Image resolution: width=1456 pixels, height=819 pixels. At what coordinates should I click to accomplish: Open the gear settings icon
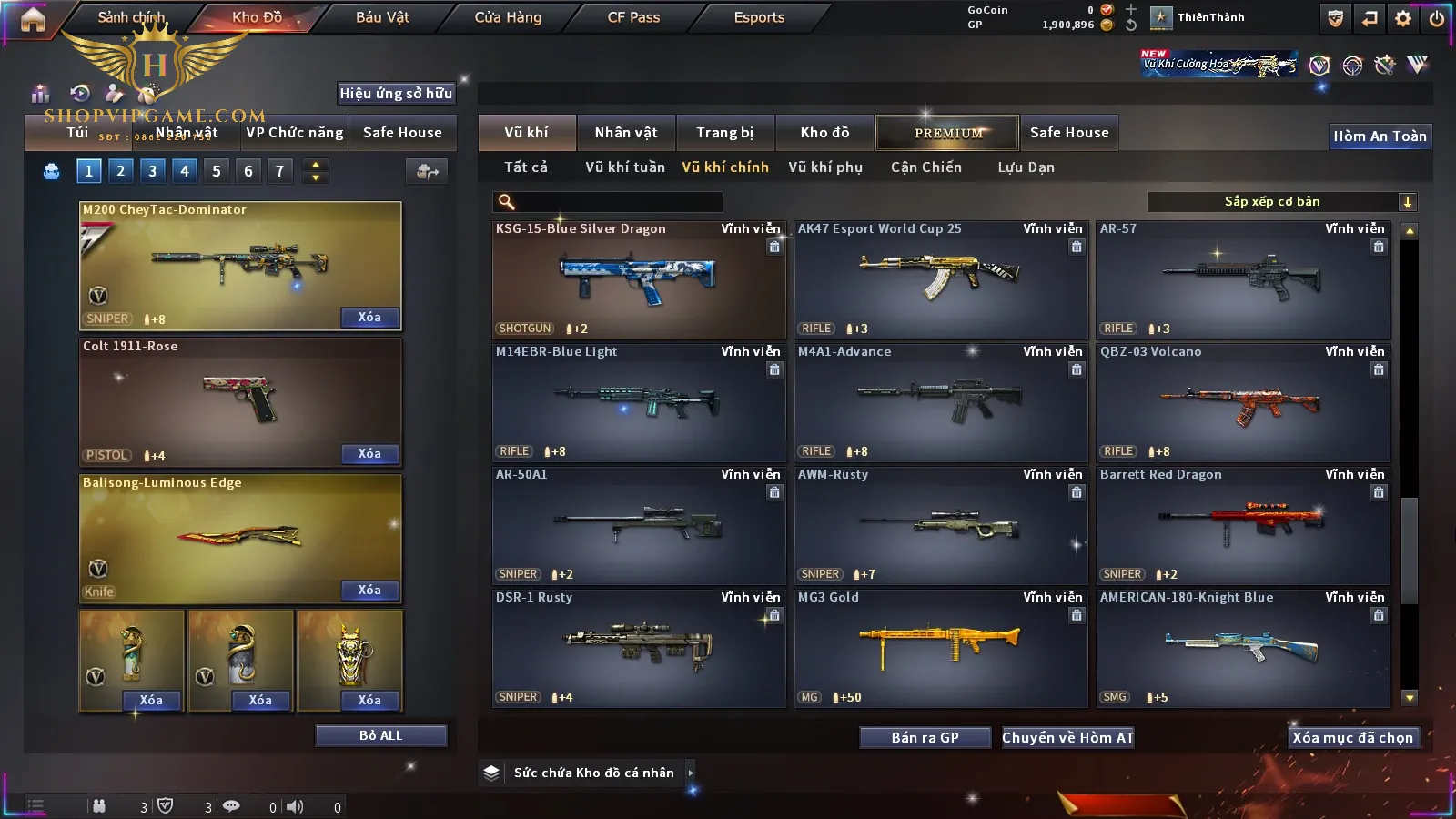[x=1402, y=18]
